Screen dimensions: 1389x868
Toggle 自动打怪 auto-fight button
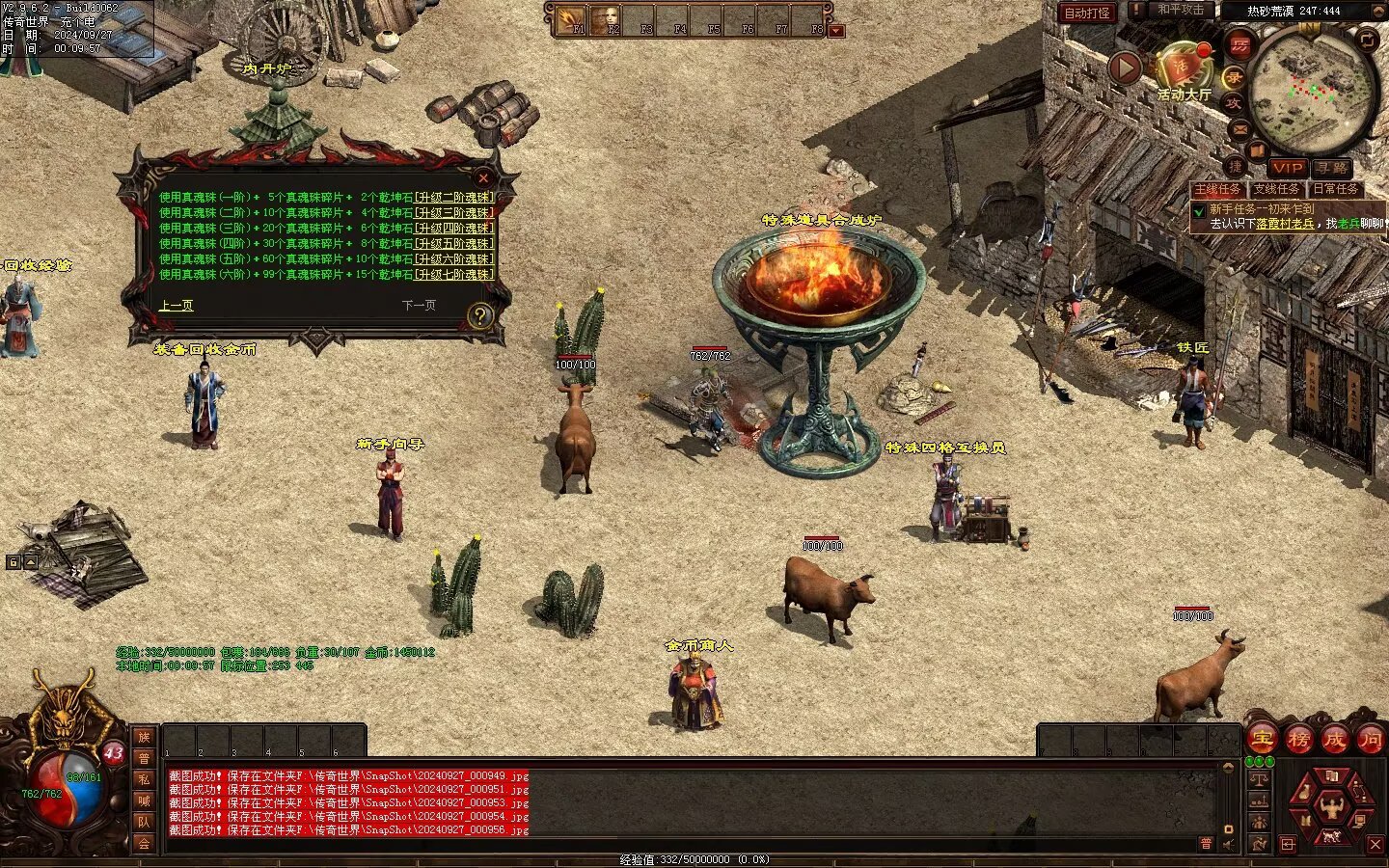tap(1087, 13)
